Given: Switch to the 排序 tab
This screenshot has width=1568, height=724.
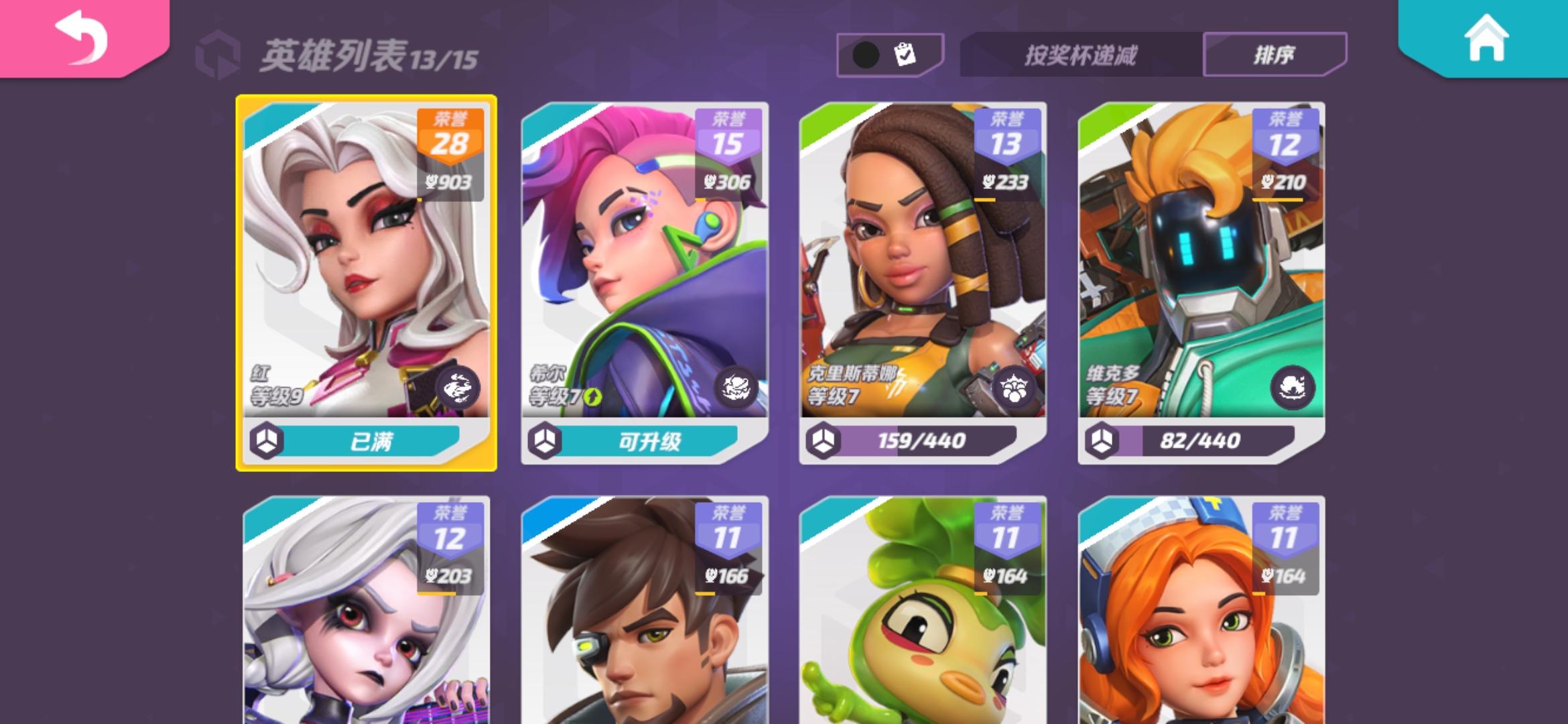Looking at the screenshot, I should pyautogui.click(x=1275, y=53).
